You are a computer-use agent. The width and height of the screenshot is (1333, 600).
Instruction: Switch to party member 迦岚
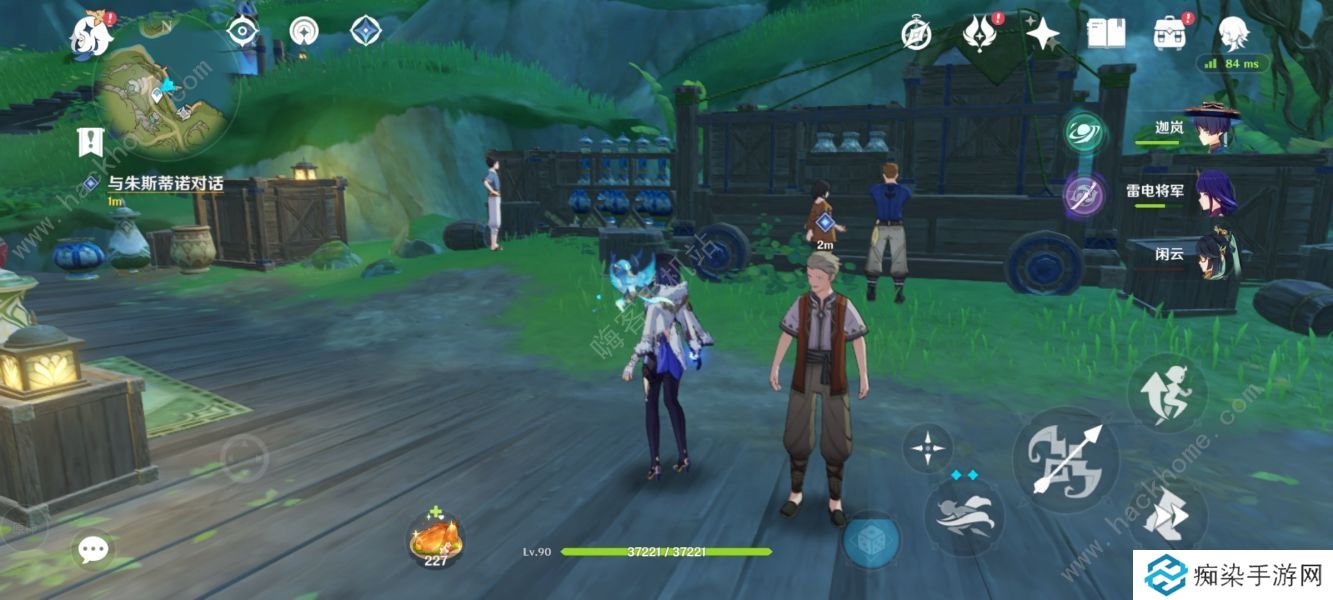[x=1210, y=129]
